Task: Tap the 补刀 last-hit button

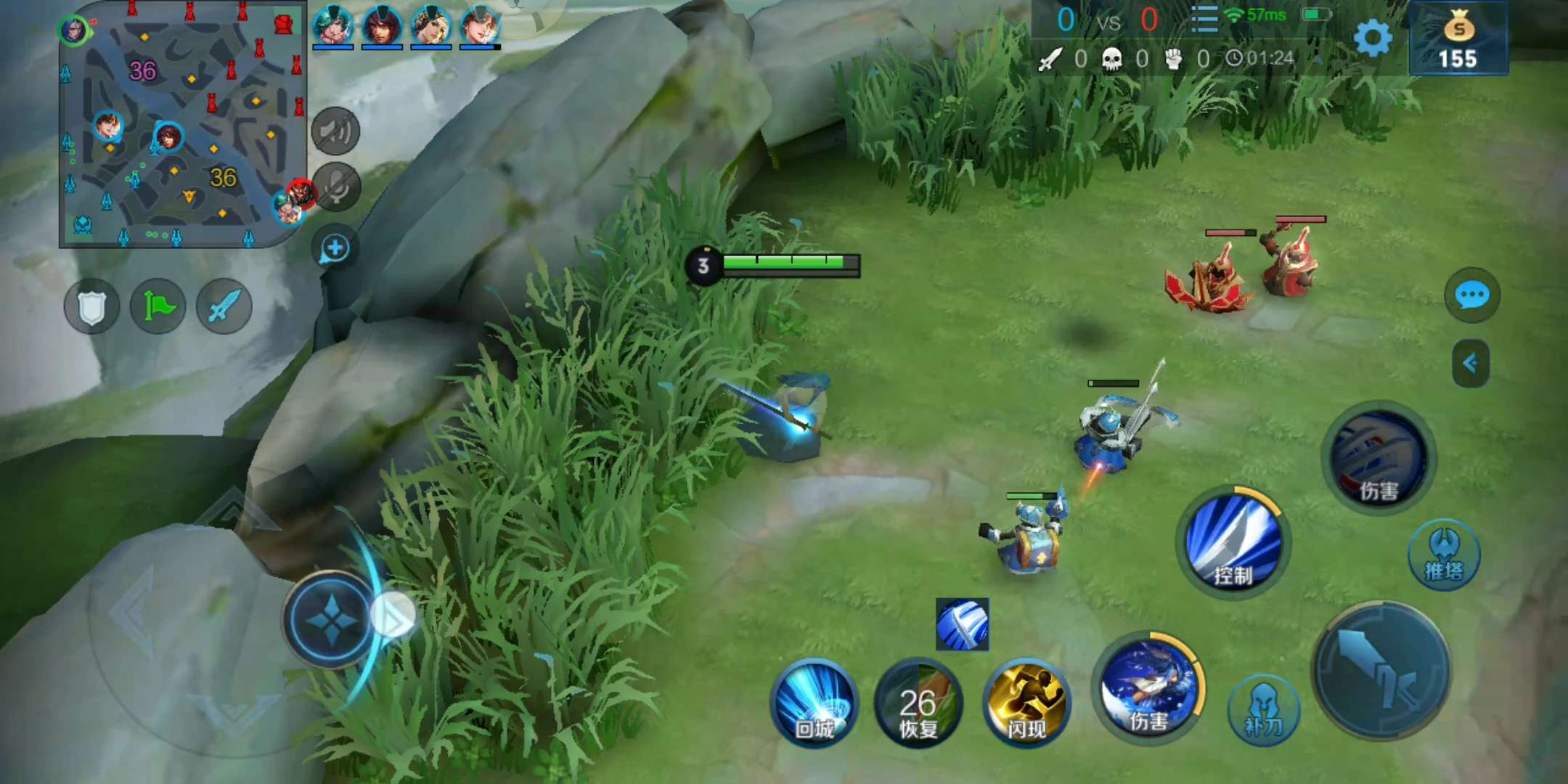Action: 1263,710
